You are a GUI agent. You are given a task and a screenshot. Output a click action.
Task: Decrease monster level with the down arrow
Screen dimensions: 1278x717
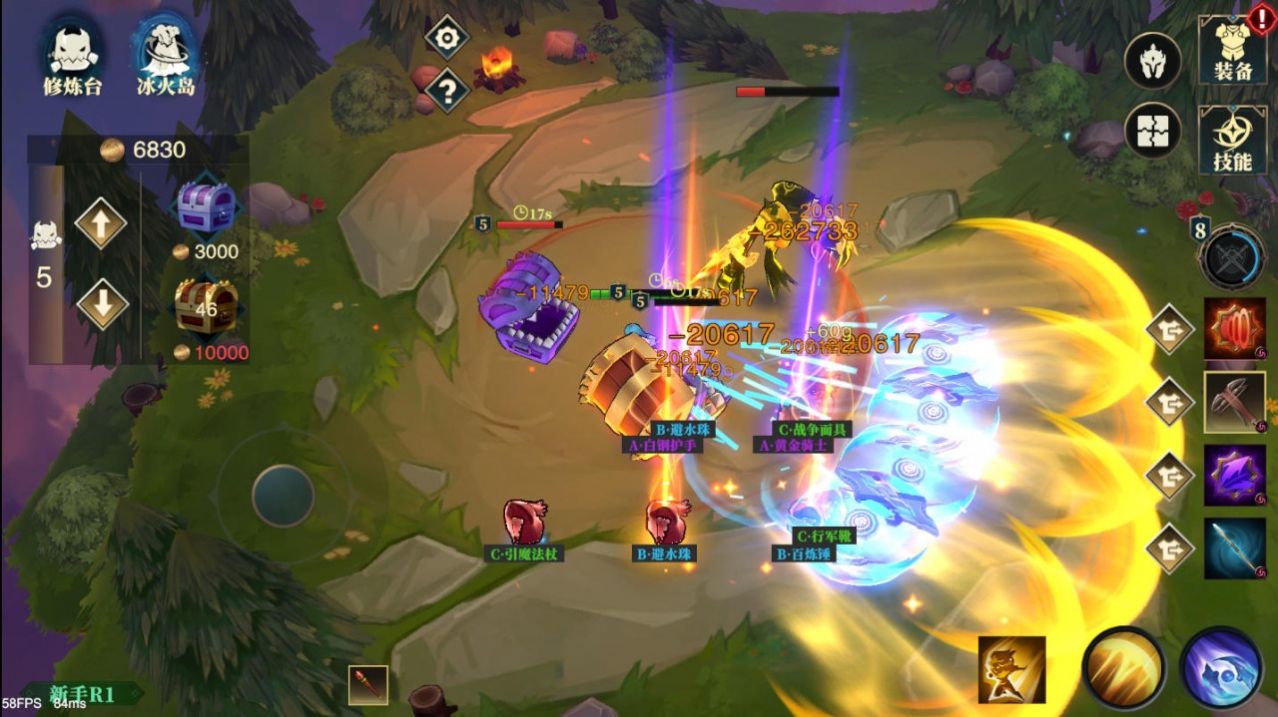point(101,303)
